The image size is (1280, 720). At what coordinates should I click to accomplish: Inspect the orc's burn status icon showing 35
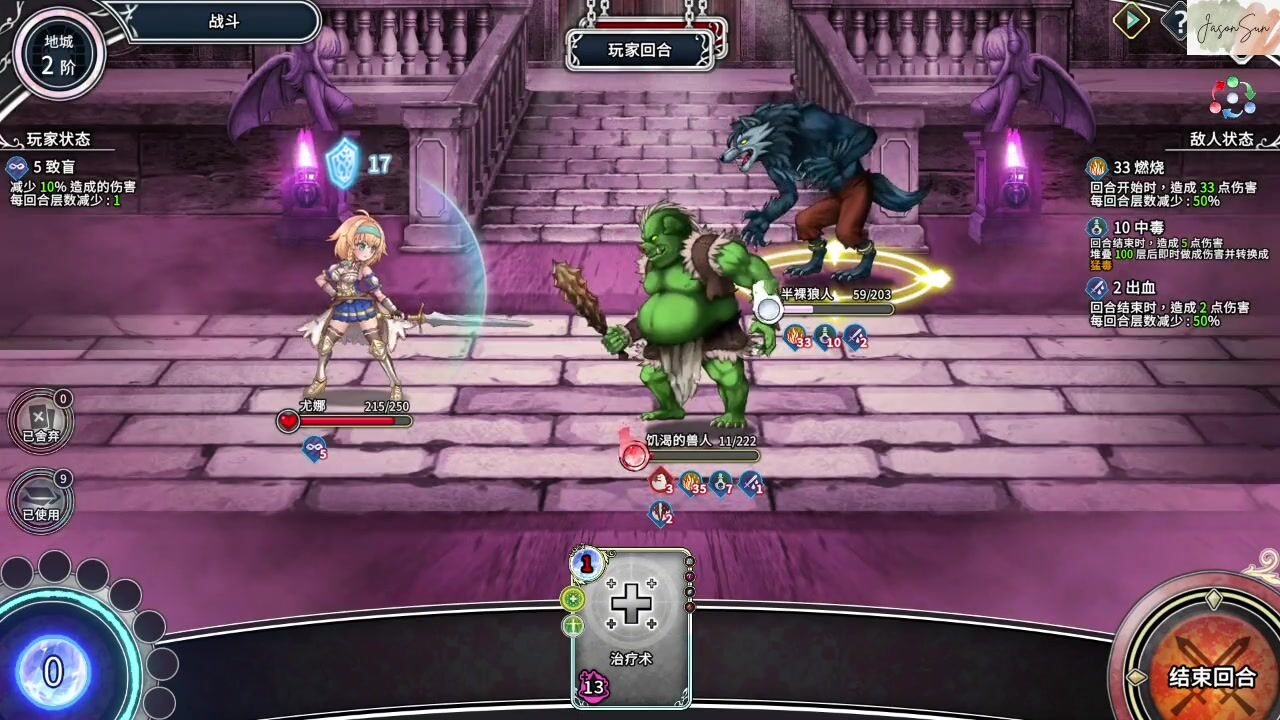pyautogui.click(x=692, y=484)
